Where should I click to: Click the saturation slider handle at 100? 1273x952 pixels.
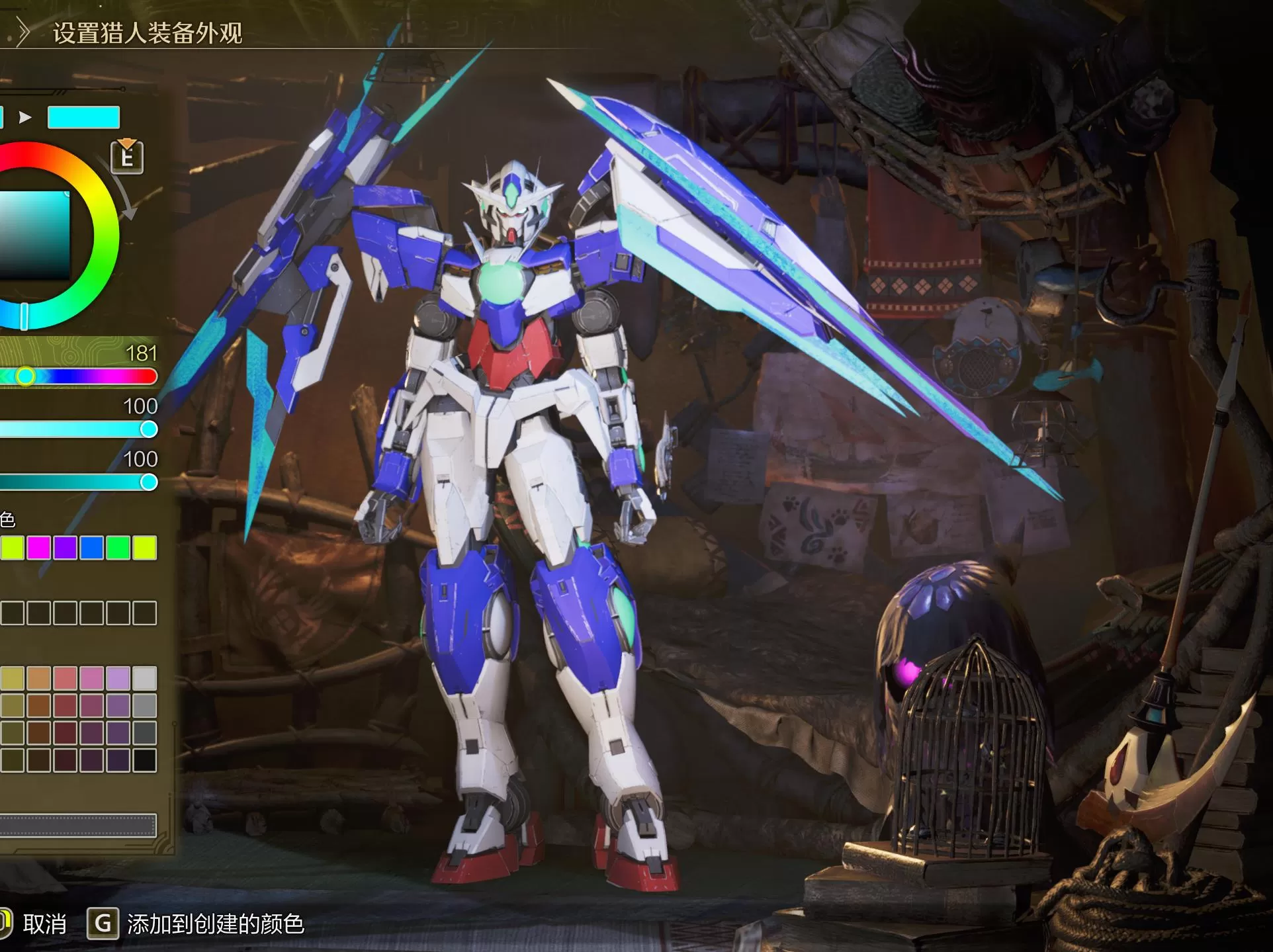pos(148,430)
